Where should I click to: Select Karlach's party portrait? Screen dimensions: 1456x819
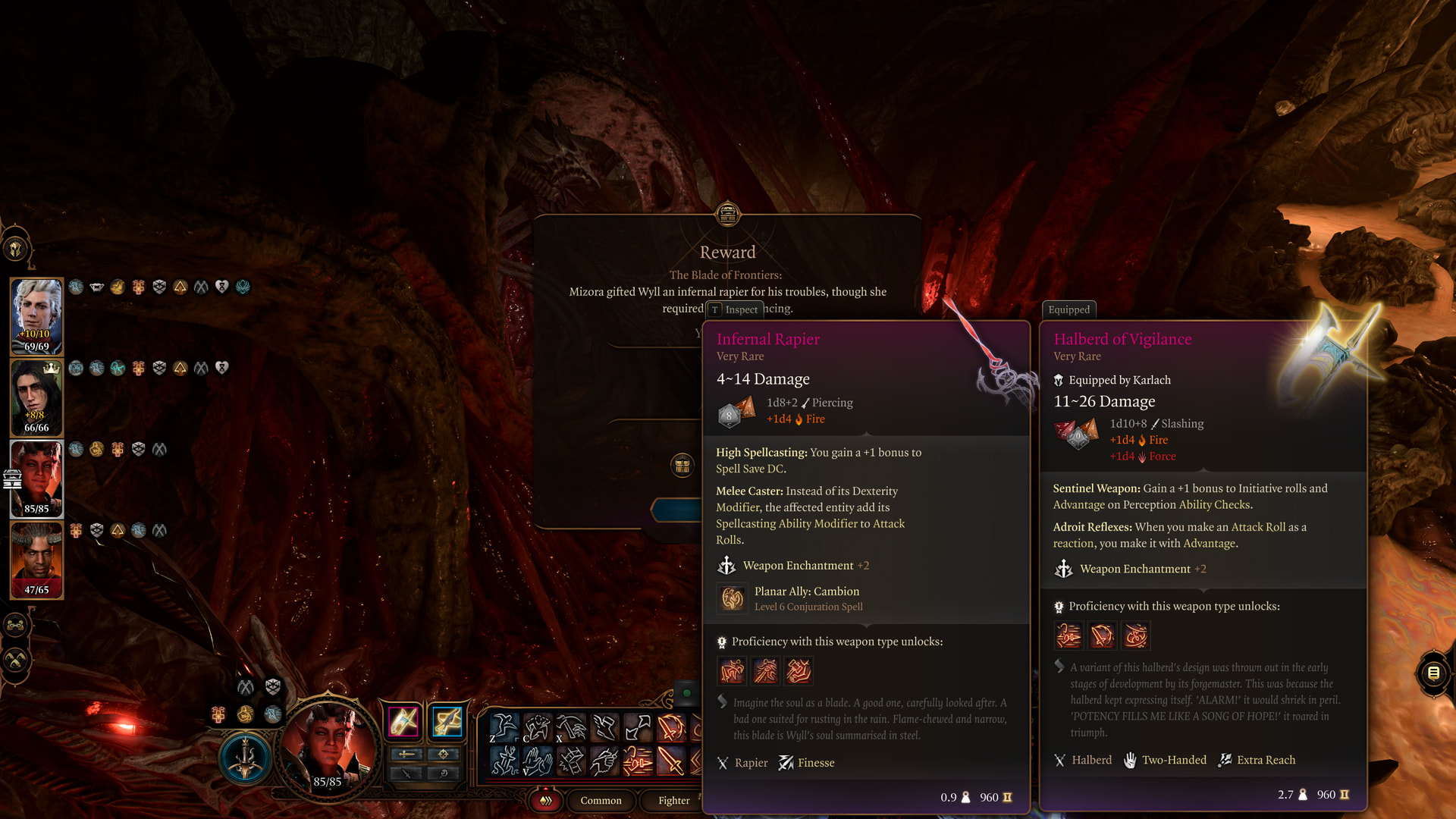click(36, 478)
